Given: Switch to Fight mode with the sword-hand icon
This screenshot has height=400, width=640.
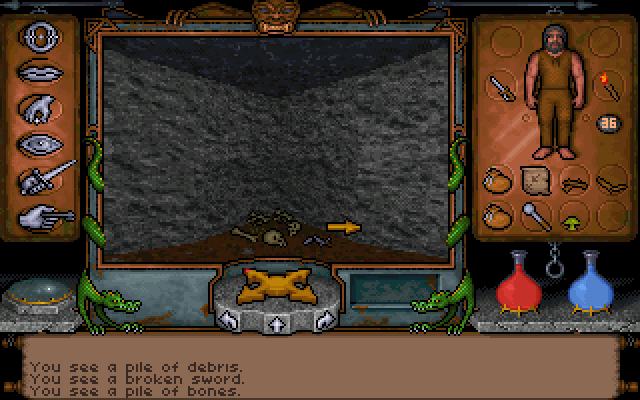Looking at the screenshot, I should (47, 179).
